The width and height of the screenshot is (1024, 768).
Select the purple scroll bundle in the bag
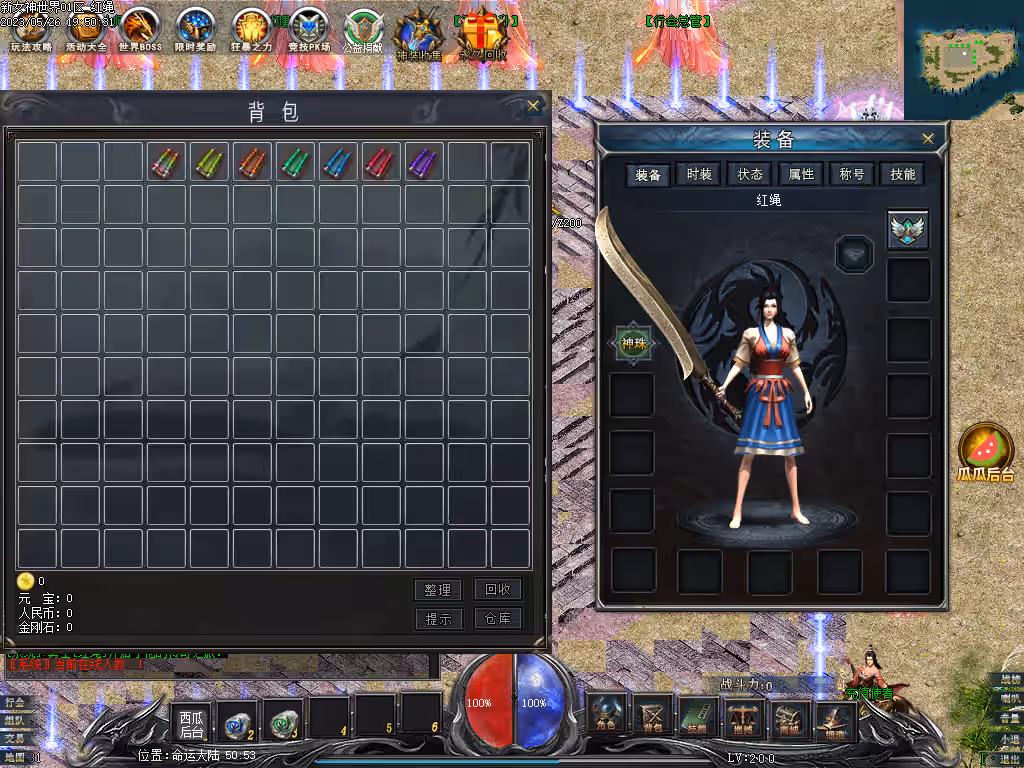click(x=424, y=162)
